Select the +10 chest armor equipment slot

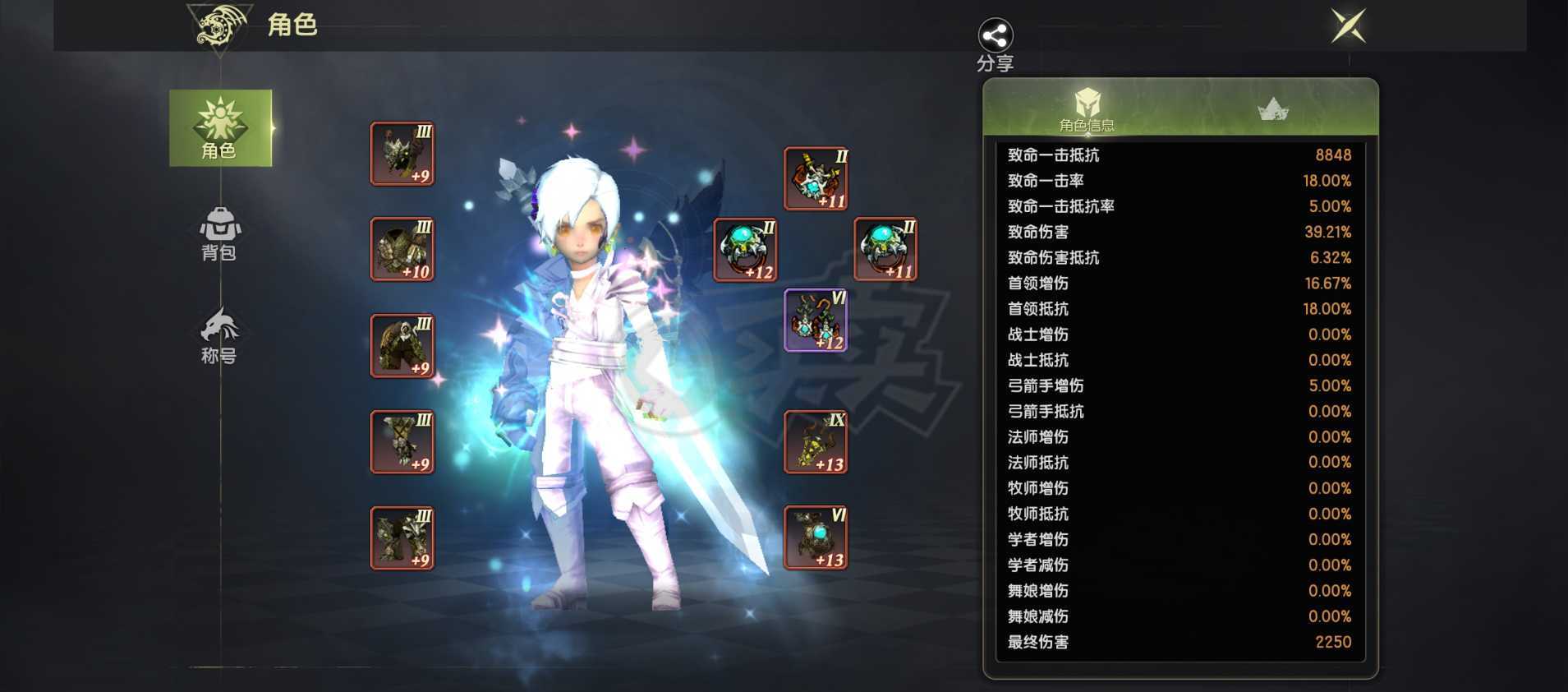click(x=402, y=247)
